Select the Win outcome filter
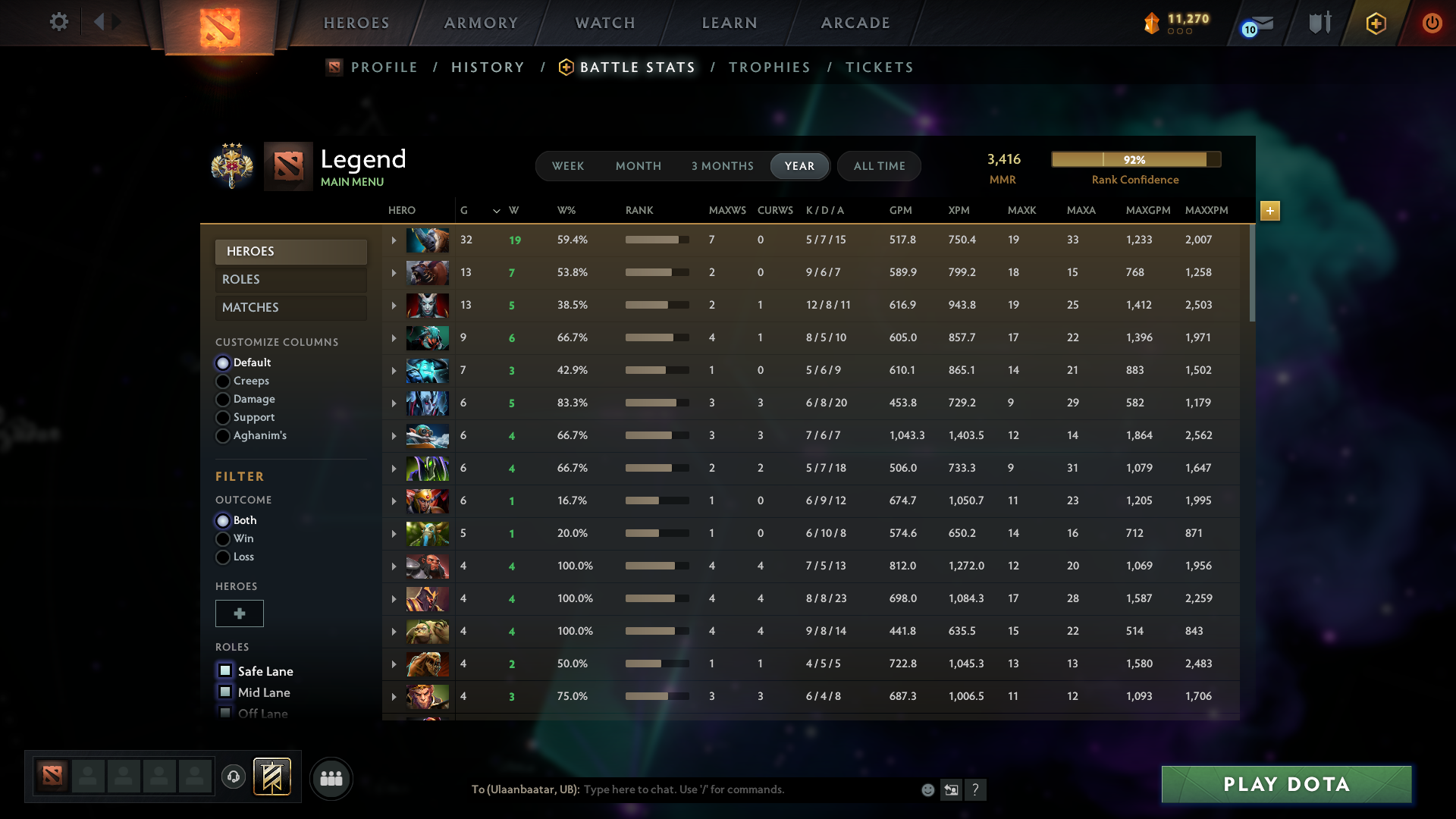1456x819 pixels. click(223, 538)
